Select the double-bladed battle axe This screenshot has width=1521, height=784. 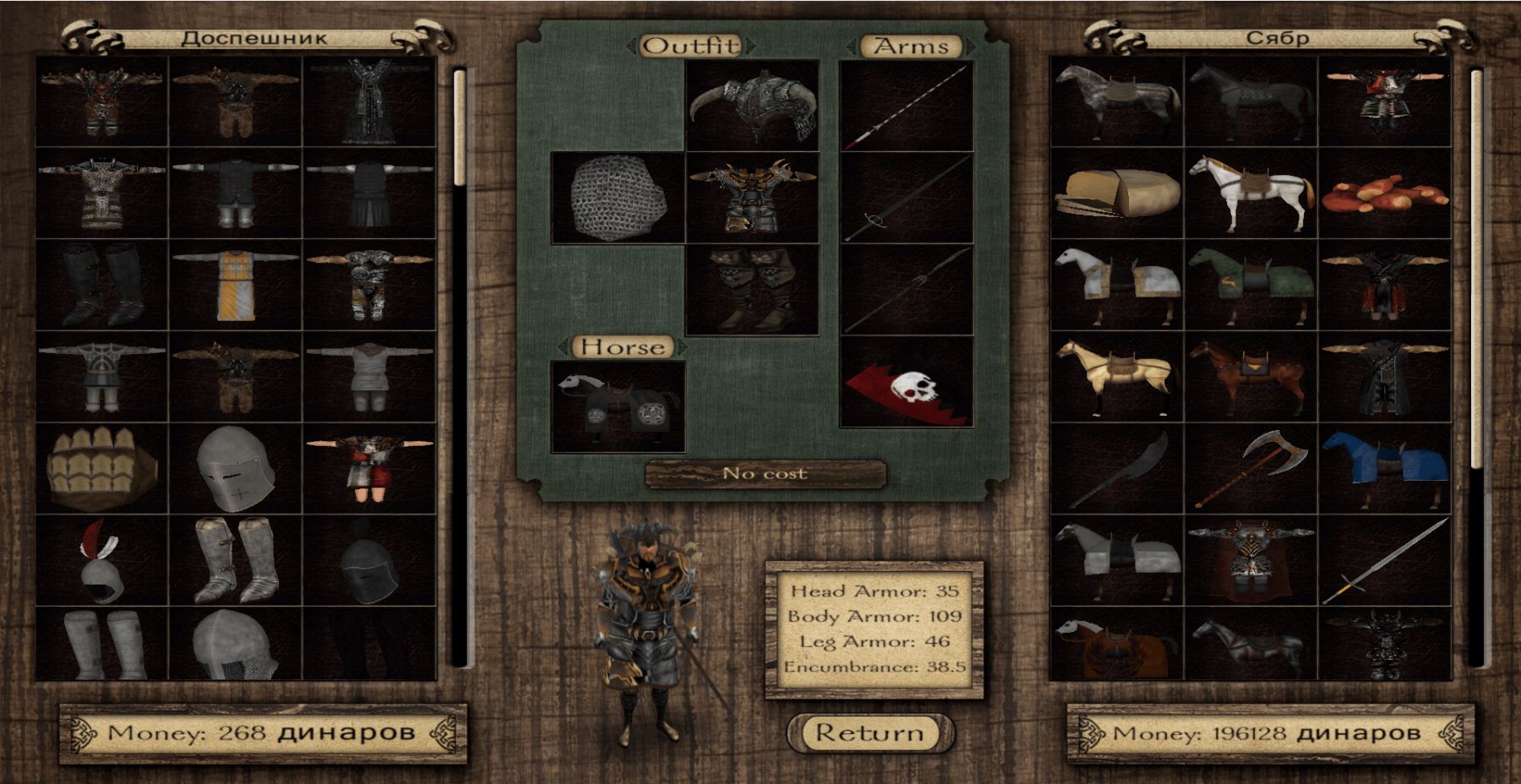pyautogui.click(x=1251, y=469)
